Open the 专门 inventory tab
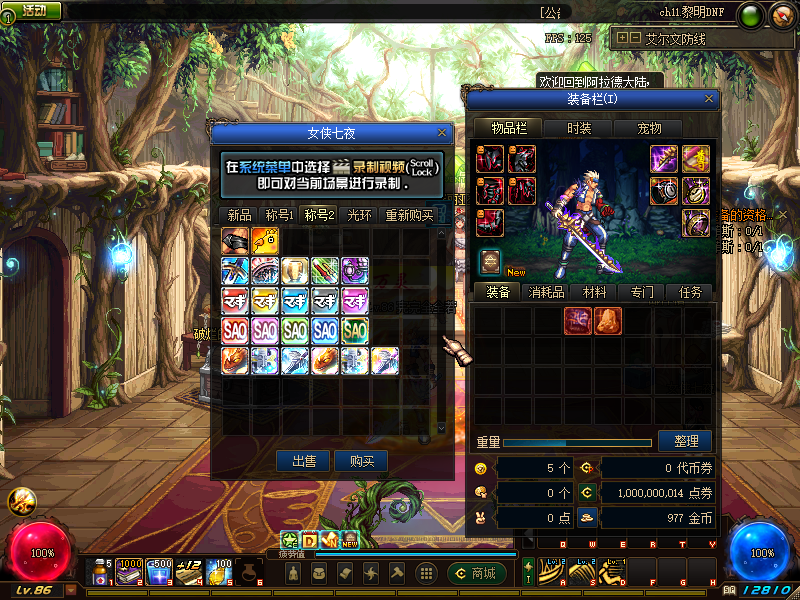The height and width of the screenshot is (600, 800). (x=641, y=292)
